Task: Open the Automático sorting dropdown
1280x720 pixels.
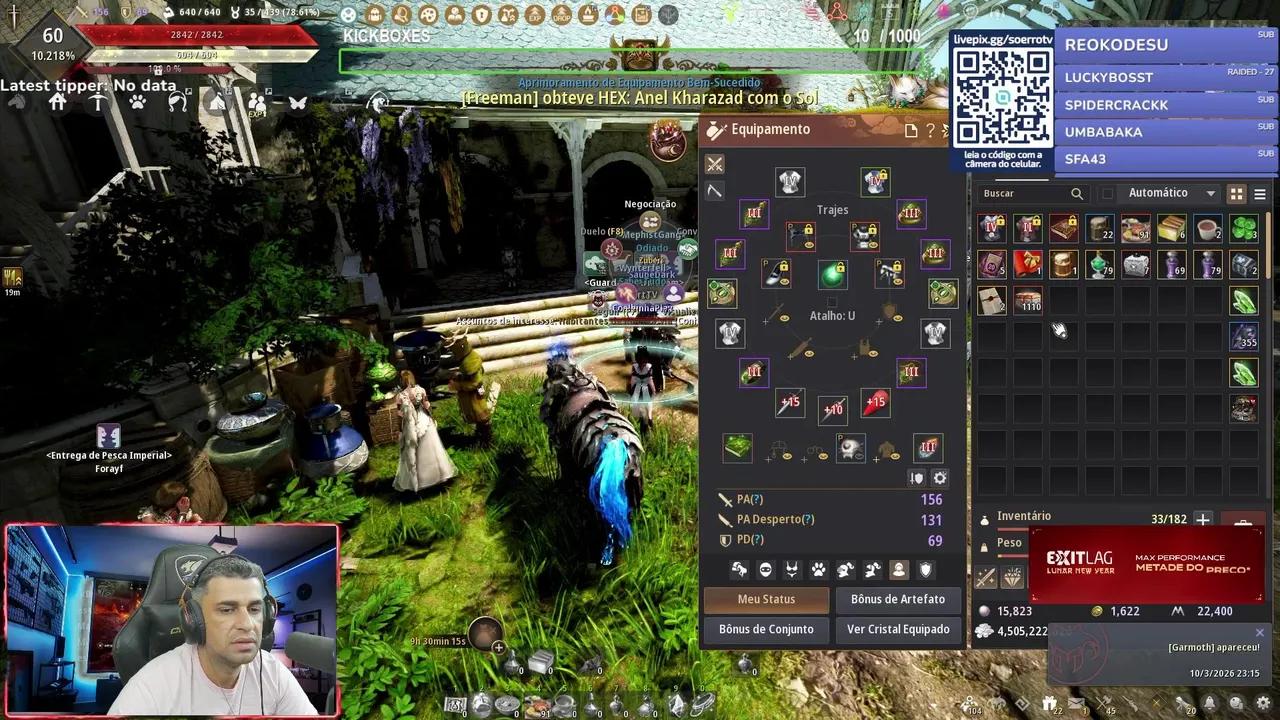Action: [1210, 192]
